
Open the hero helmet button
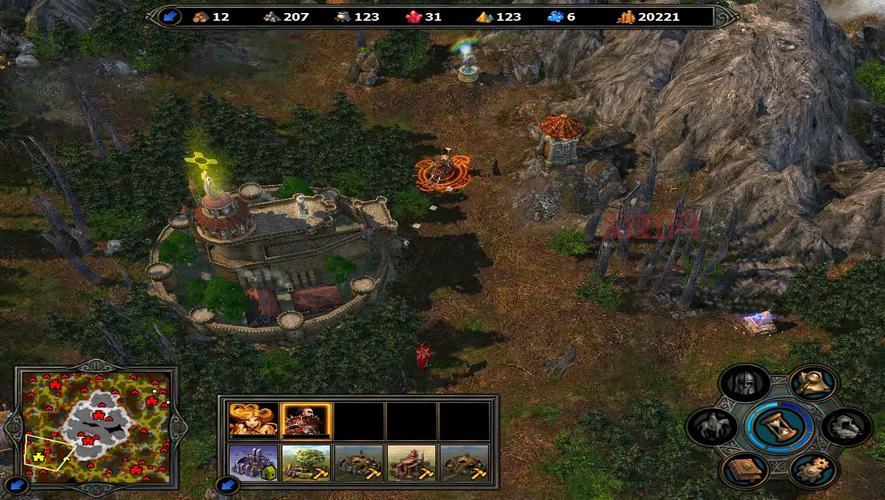[745, 382]
